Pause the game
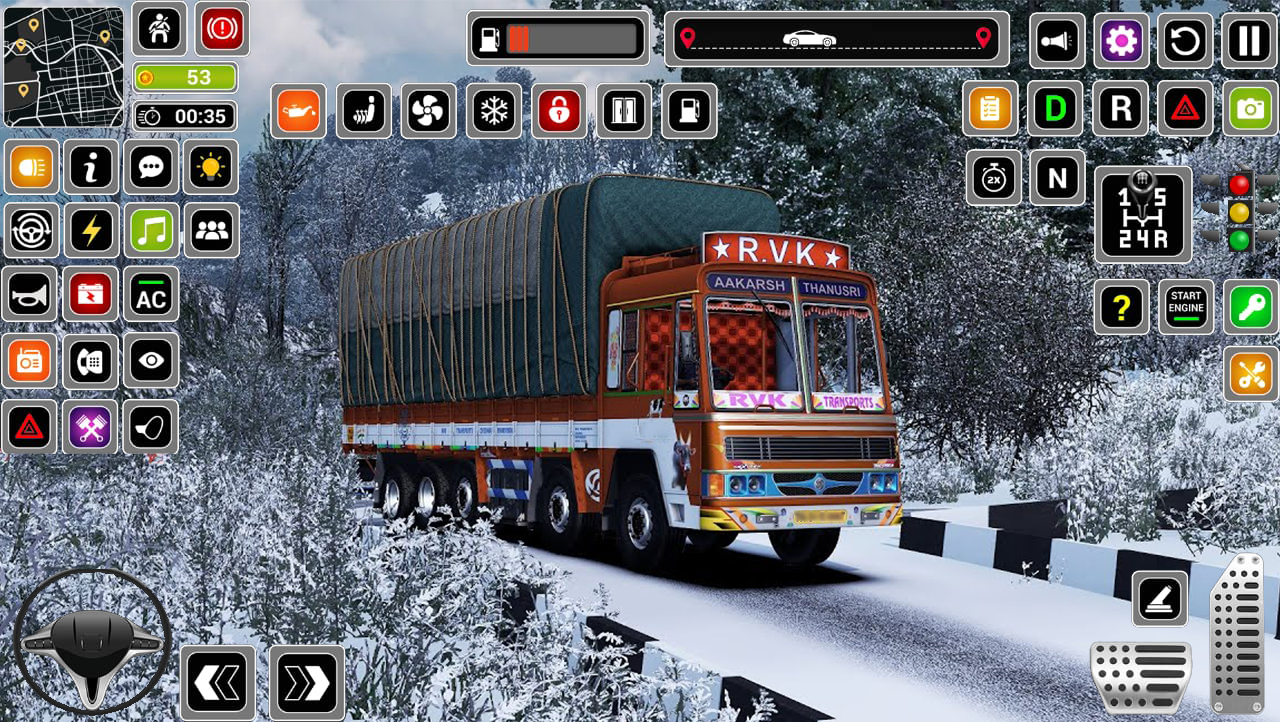The width and height of the screenshot is (1280, 722). click(x=1248, y=42)
